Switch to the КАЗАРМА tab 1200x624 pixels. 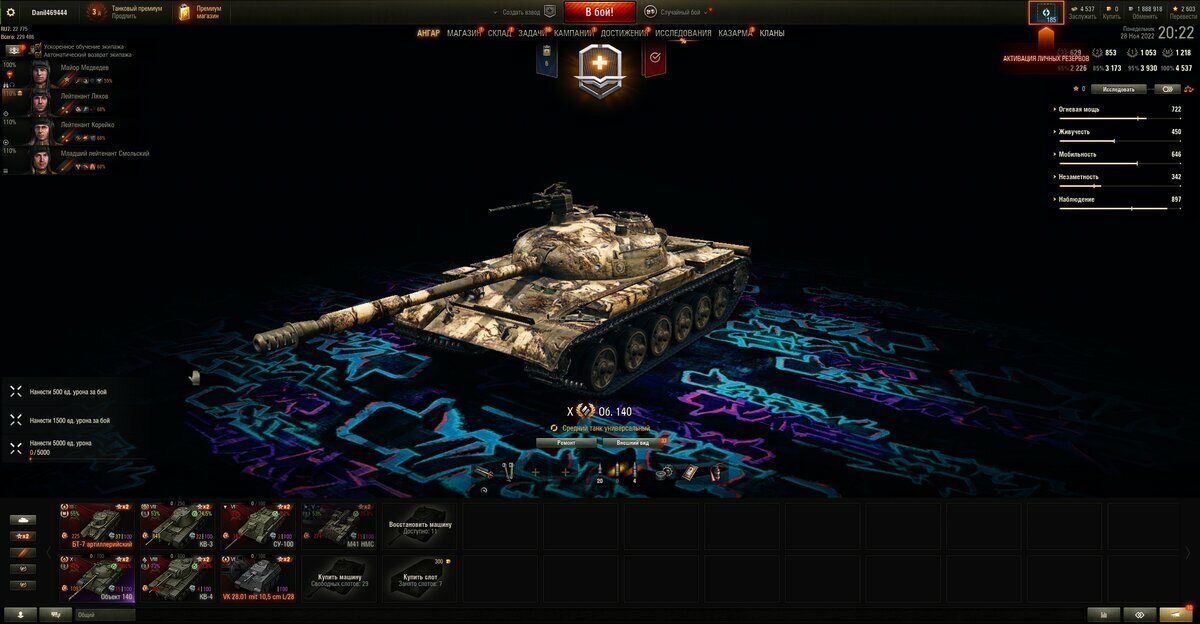735,33
